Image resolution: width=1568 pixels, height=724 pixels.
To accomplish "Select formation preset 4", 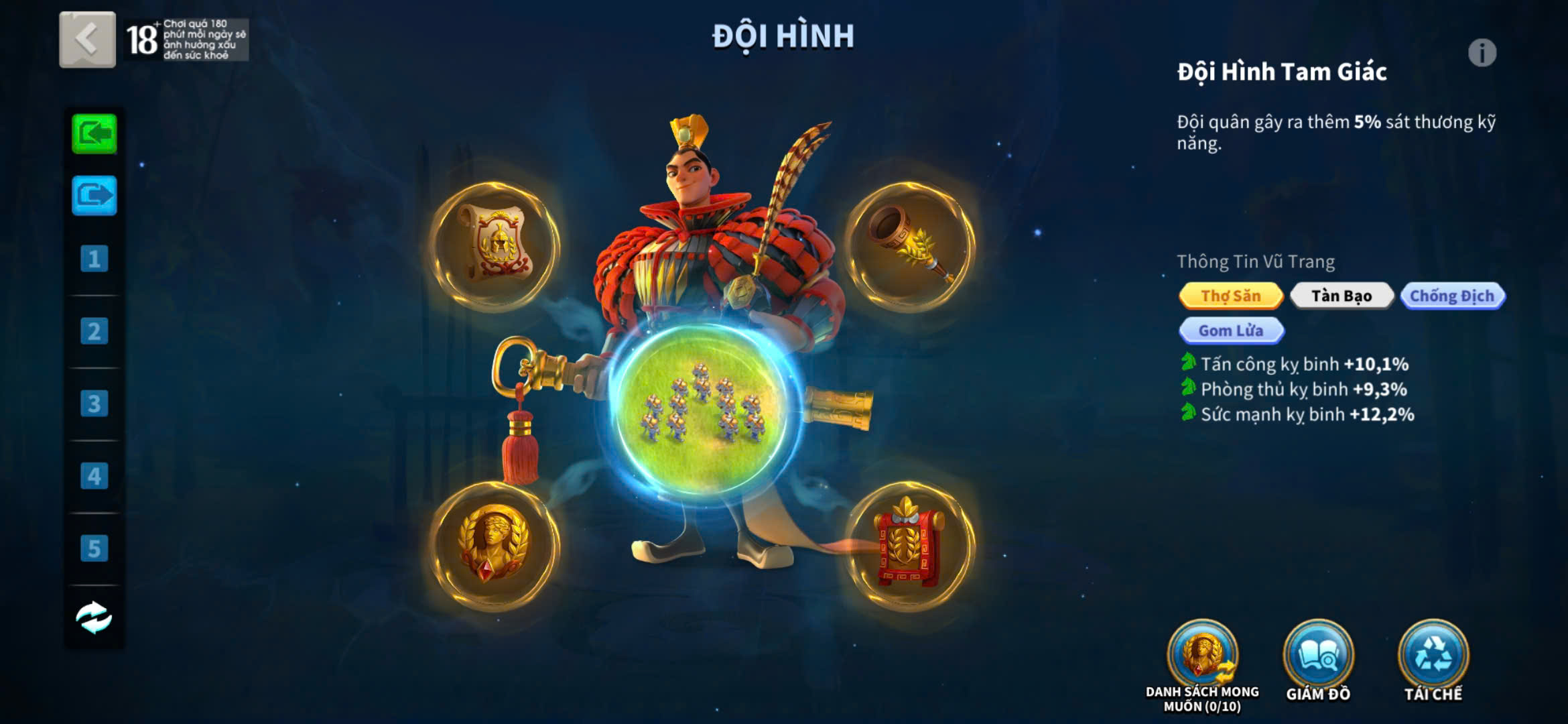I will pos(94,476).
